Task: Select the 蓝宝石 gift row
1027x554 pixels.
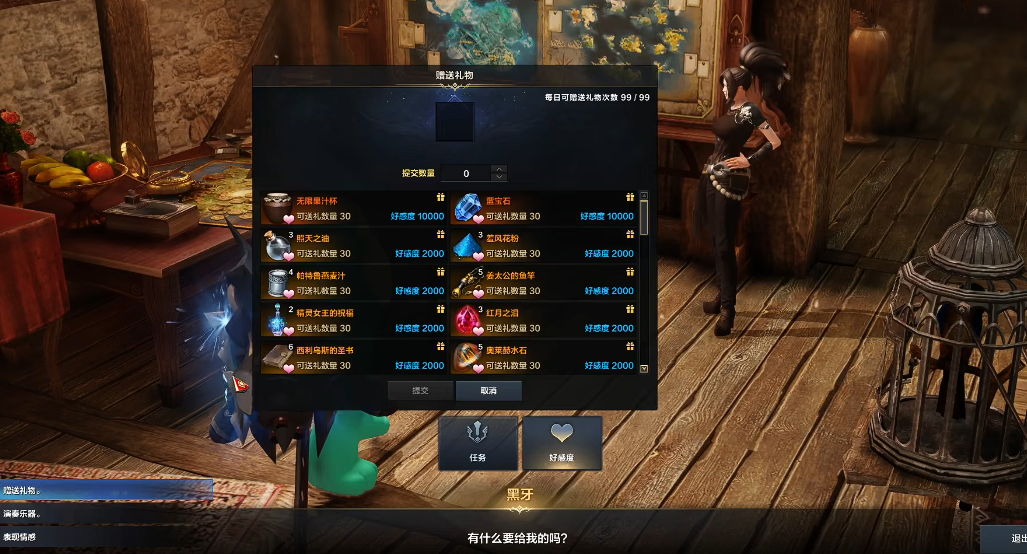Action: point(543,208)
